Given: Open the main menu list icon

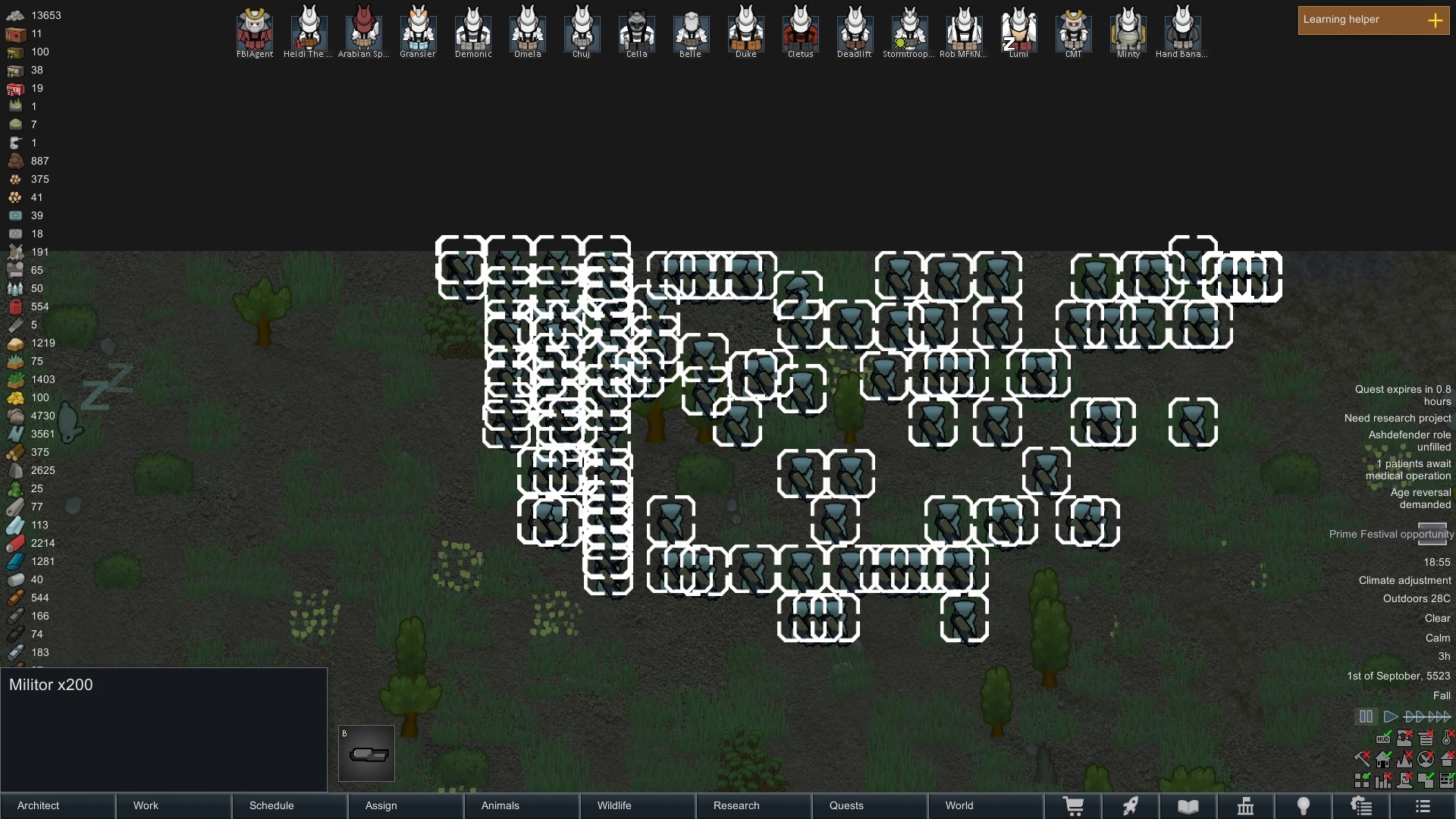Looking at the screenshot, I should 1422,805.
